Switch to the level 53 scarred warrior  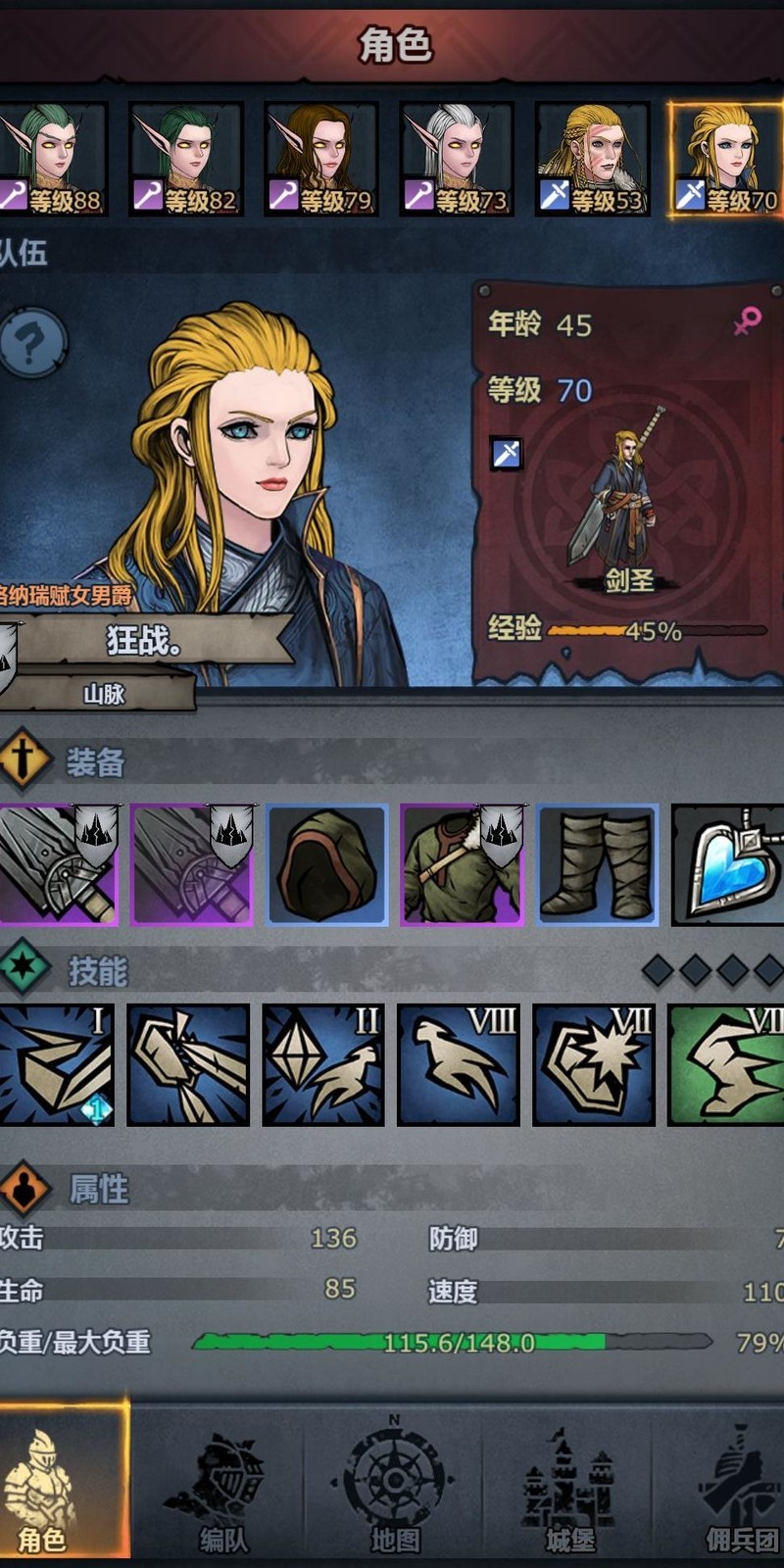coord(593,159)
